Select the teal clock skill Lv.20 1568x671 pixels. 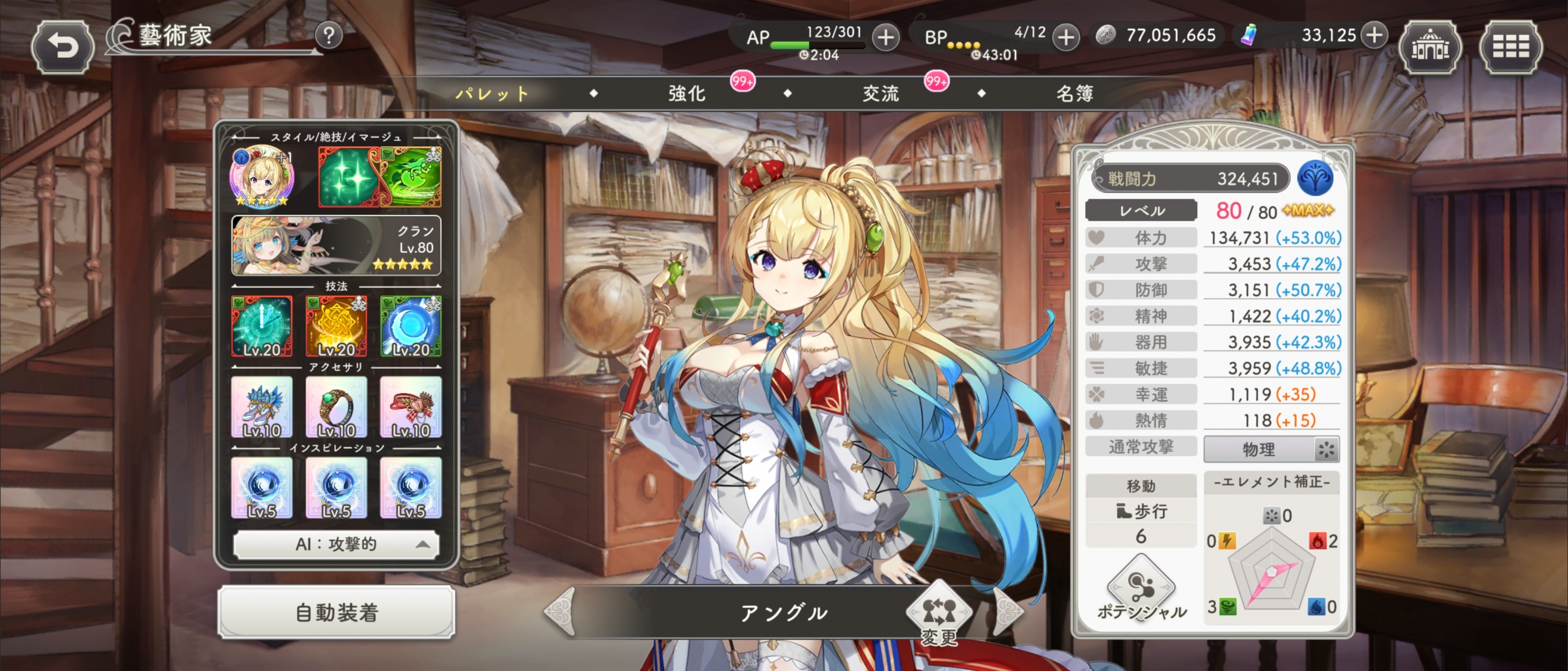pos(262,326)
